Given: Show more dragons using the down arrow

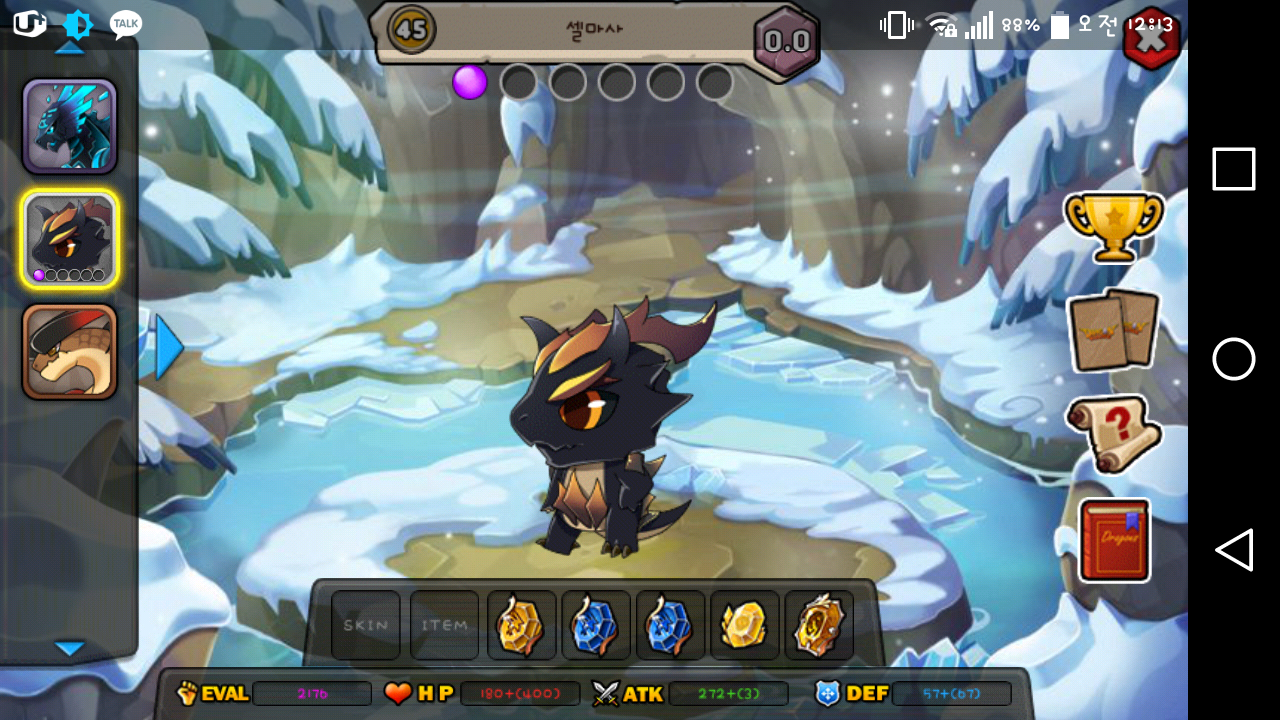Looking at the screenshot, I should pyautogui.click(x=69, y=649).
